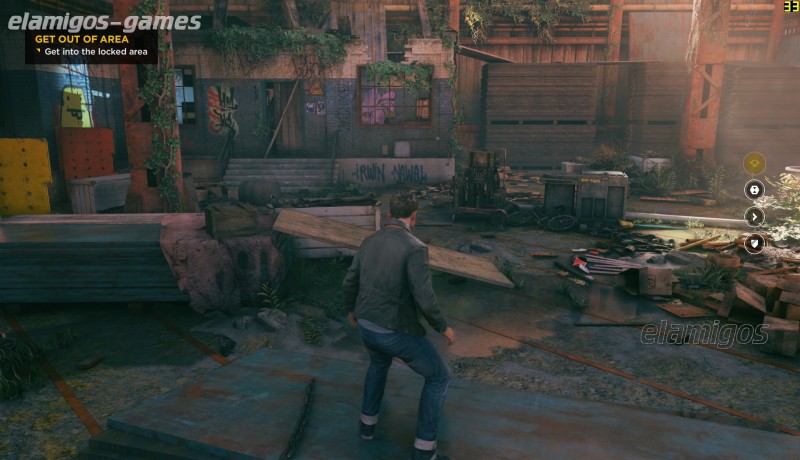Activate the time shield ability icon
The image size is (800, 460).
754,242
